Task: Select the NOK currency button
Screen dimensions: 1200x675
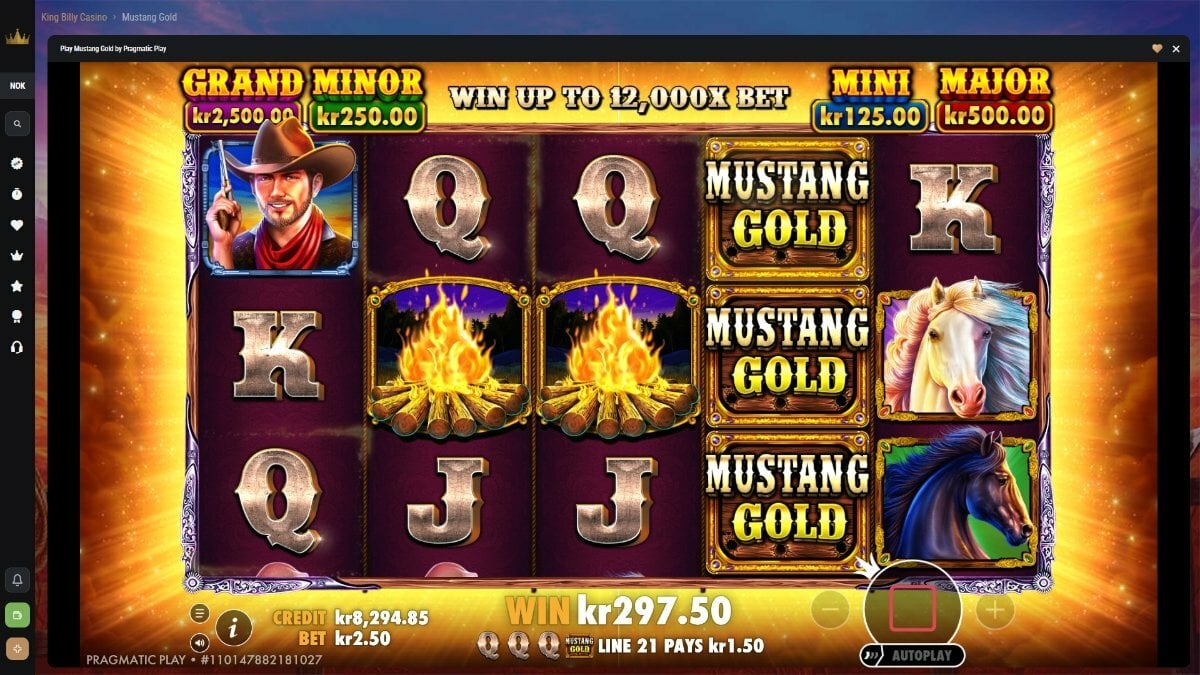Action: point(17,85)
